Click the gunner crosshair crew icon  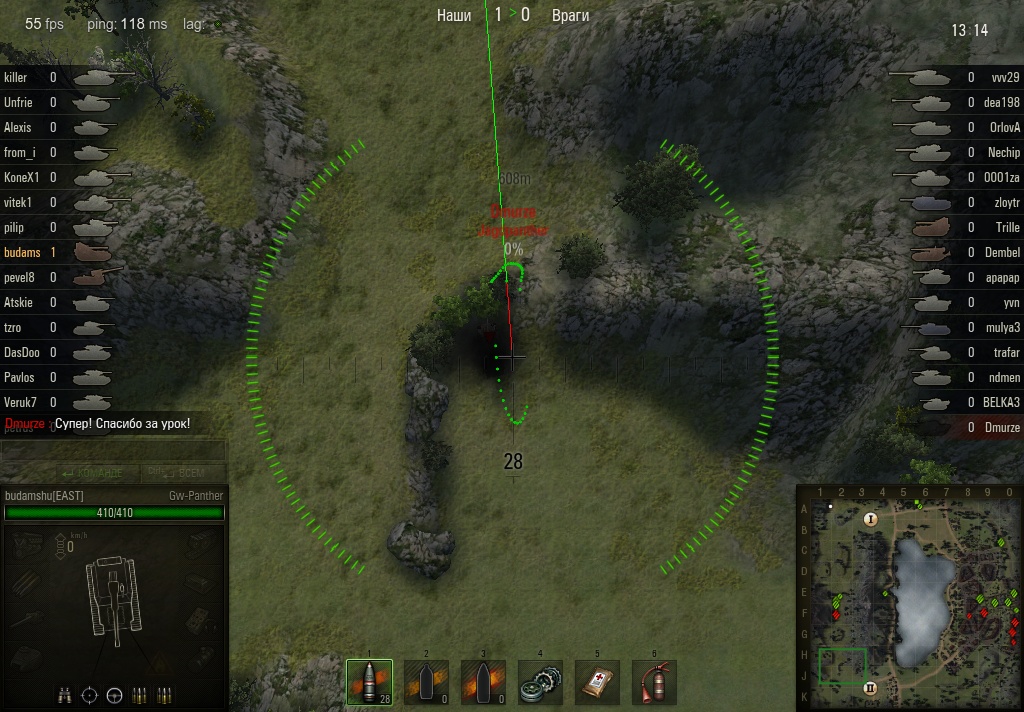(x=90, y=694)
